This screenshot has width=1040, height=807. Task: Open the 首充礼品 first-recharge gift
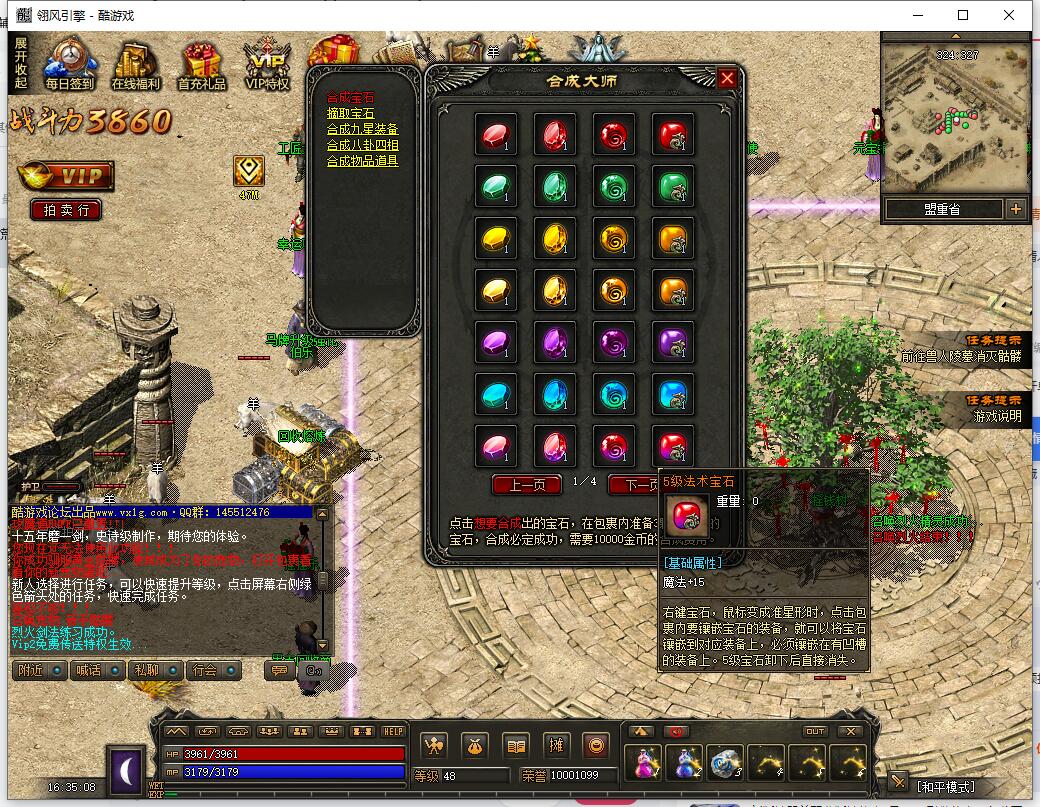coord(201,64)
